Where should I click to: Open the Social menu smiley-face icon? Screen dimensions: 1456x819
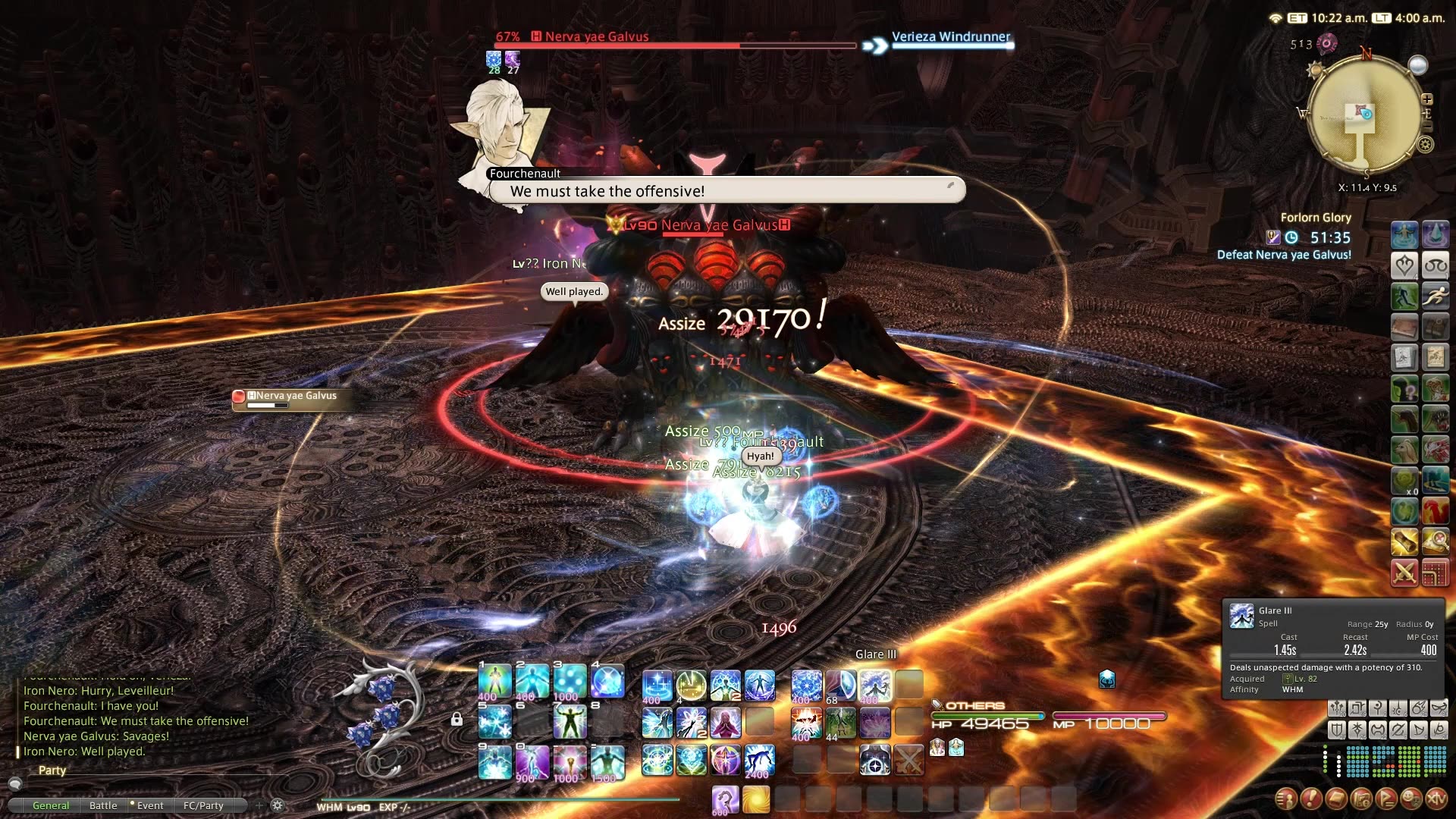1410,800
